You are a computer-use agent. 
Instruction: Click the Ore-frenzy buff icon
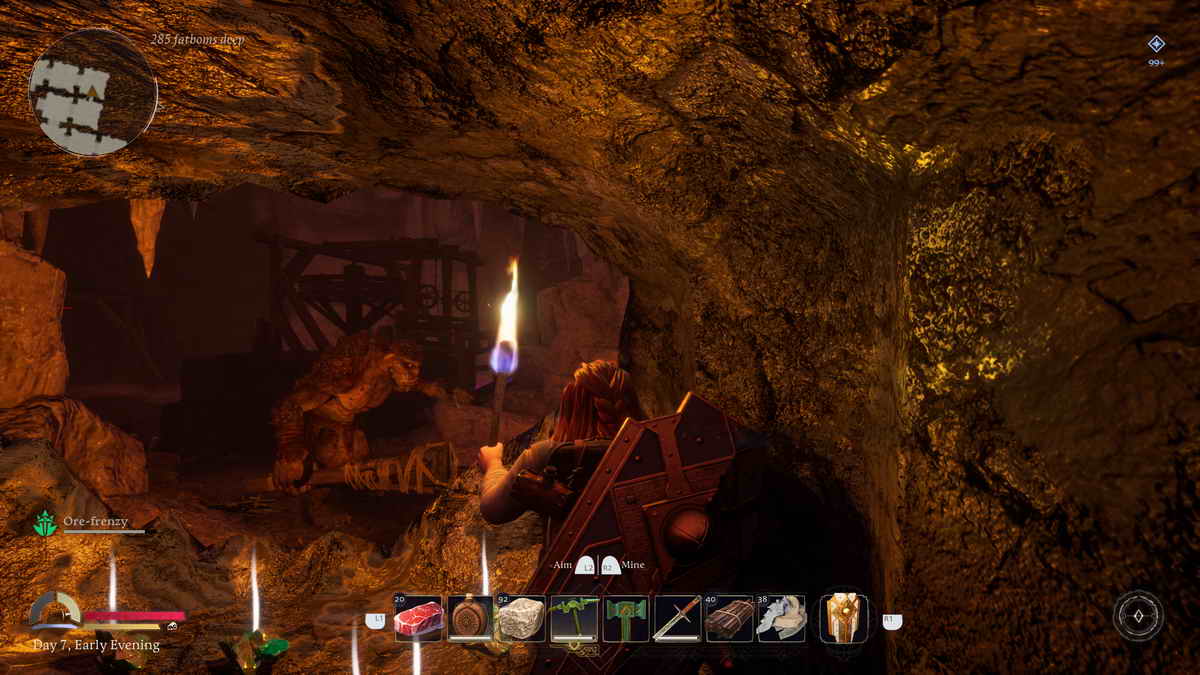(45, 523)
